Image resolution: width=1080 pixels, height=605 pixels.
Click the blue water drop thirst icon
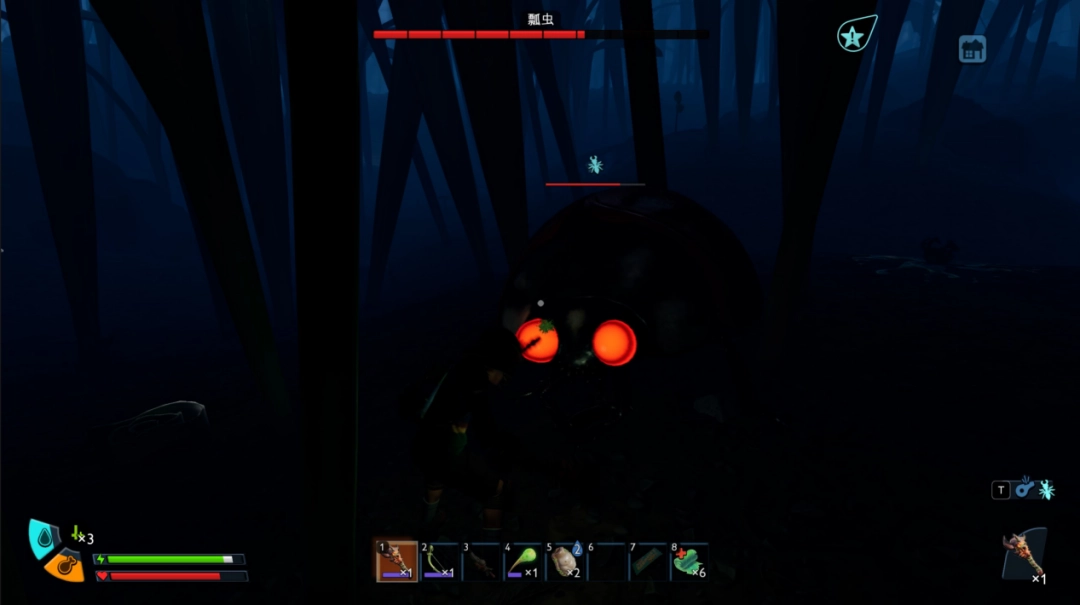(x=45, y=538)
